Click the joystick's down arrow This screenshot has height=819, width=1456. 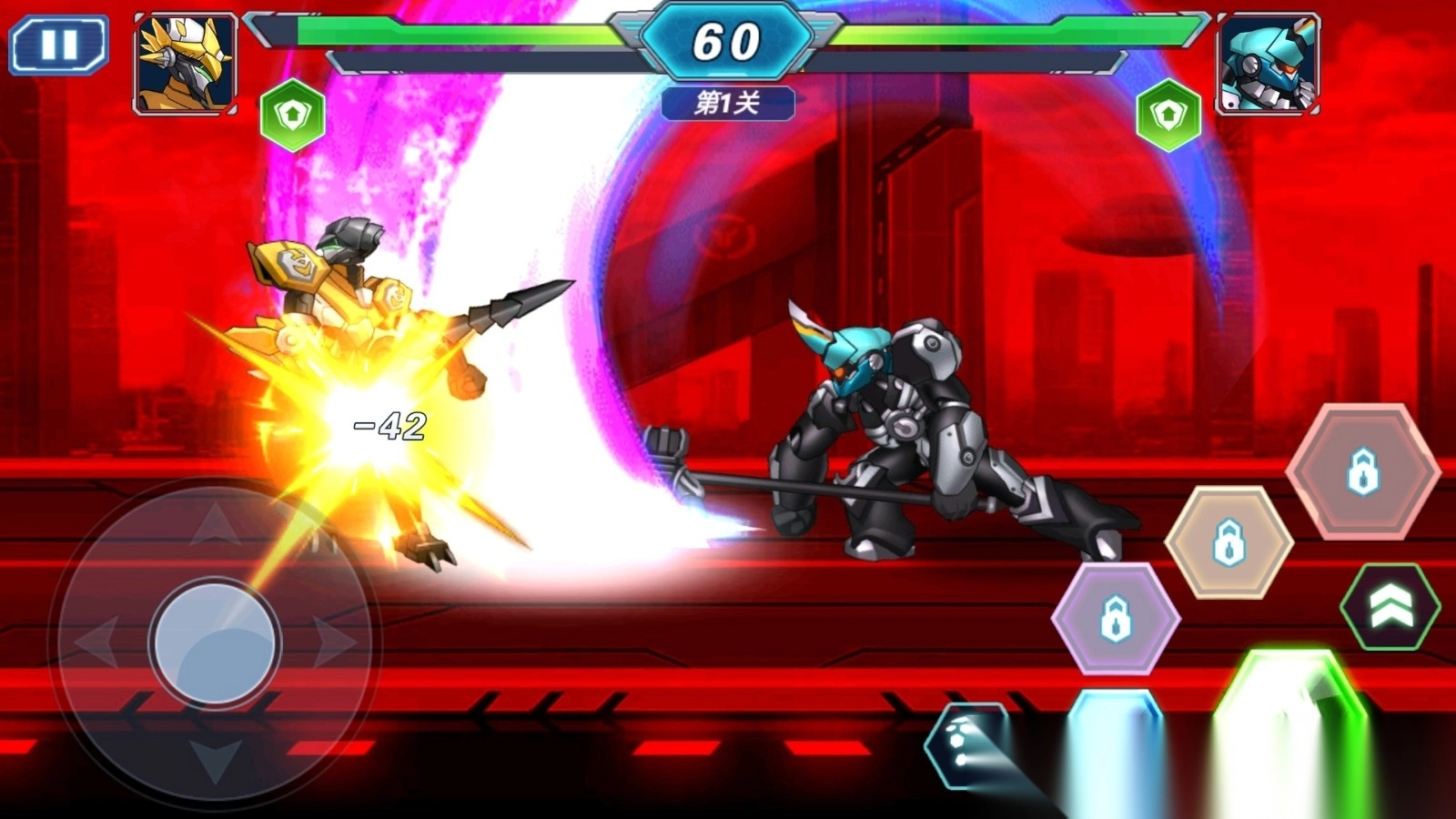pyautogui.click(x=215, y=760)
